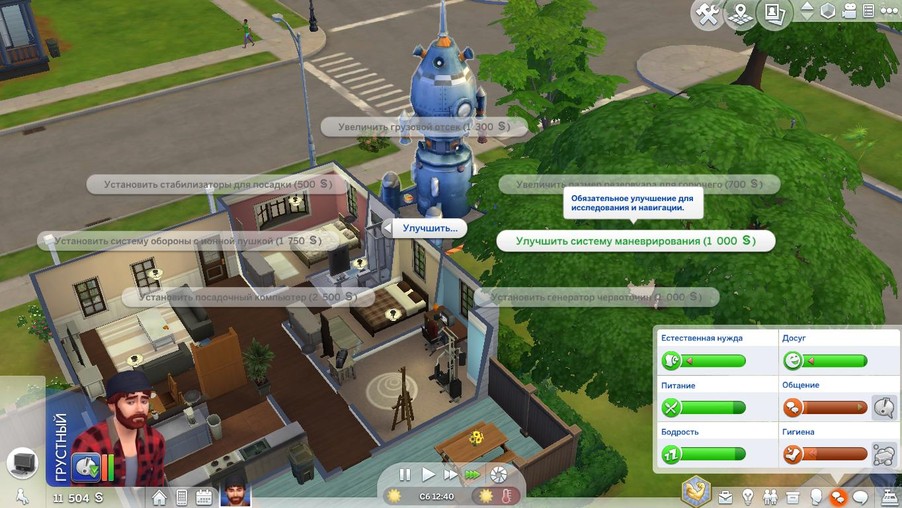Set the game to normal play speed
902x508 pixels.
428,474
